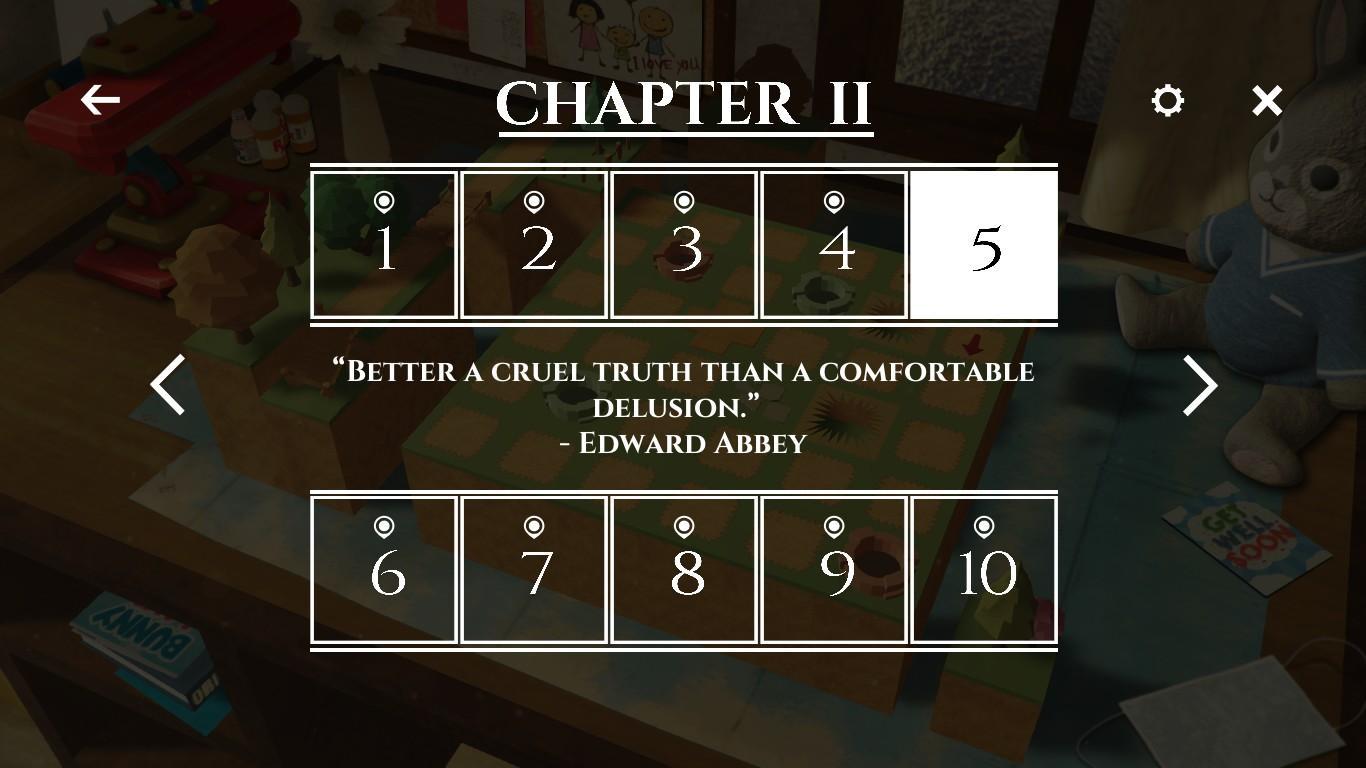The width and height of the screenshot is (1366, 768).
Task: Select level 6 of Chapter II
Action: [x=384, y=570]
